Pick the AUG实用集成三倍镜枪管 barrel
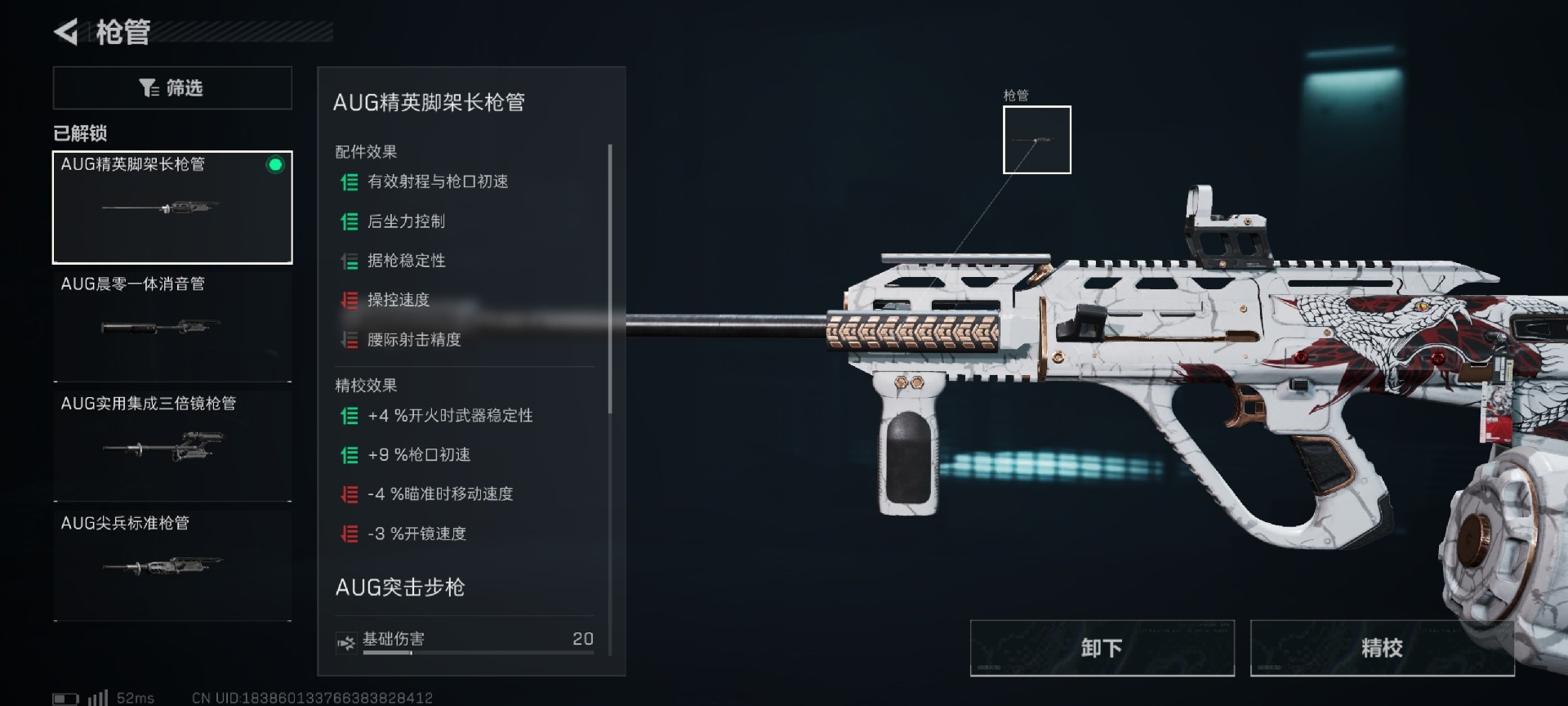This screenshot has height=706, width=1568. pyautogui.click(x=172, y=446)
